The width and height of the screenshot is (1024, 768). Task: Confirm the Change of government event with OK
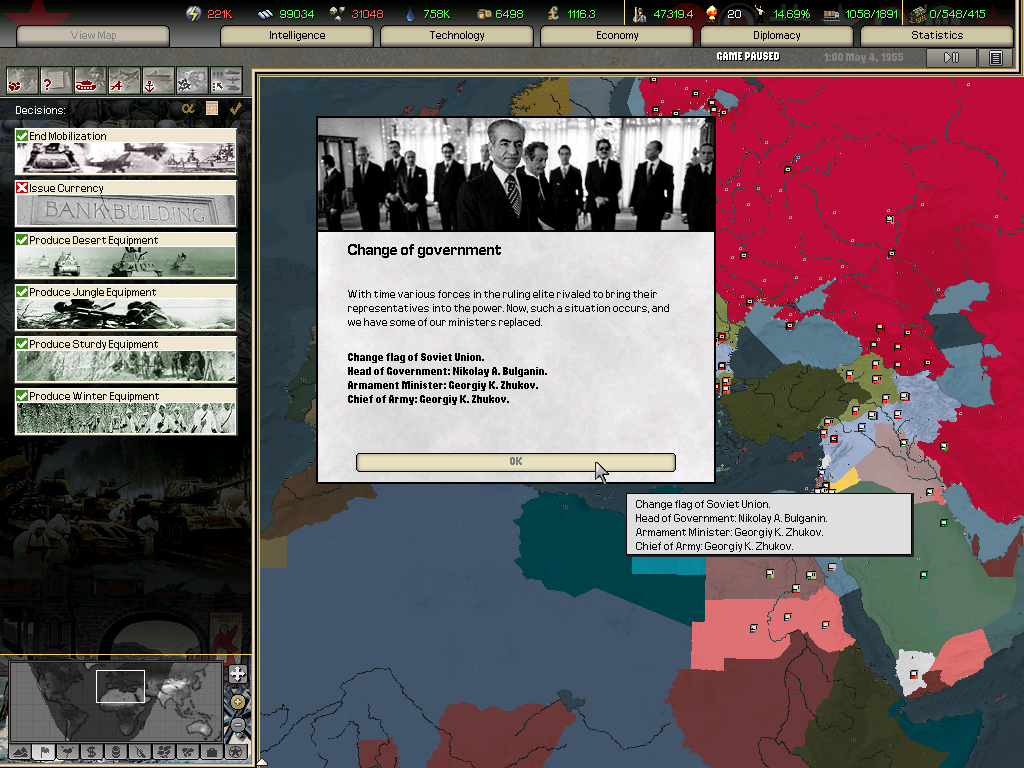515,461
